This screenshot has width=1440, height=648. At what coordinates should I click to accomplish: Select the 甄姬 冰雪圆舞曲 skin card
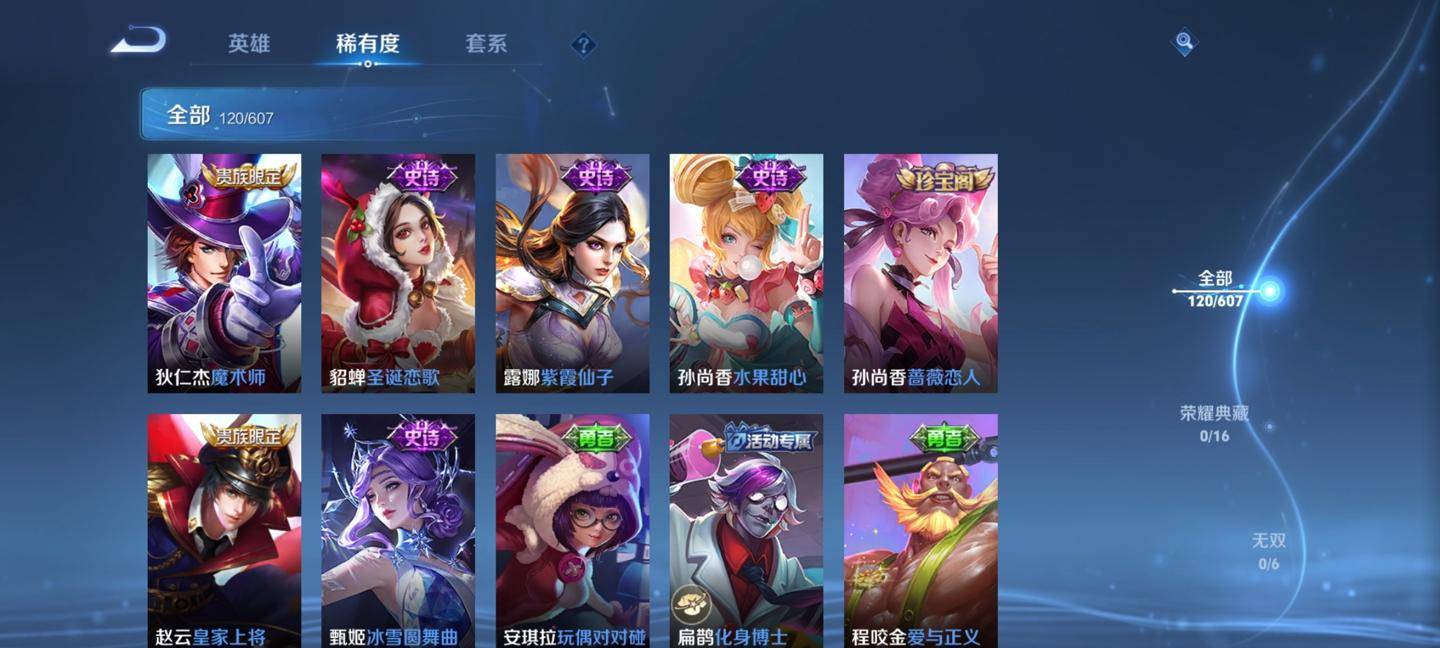398,530
